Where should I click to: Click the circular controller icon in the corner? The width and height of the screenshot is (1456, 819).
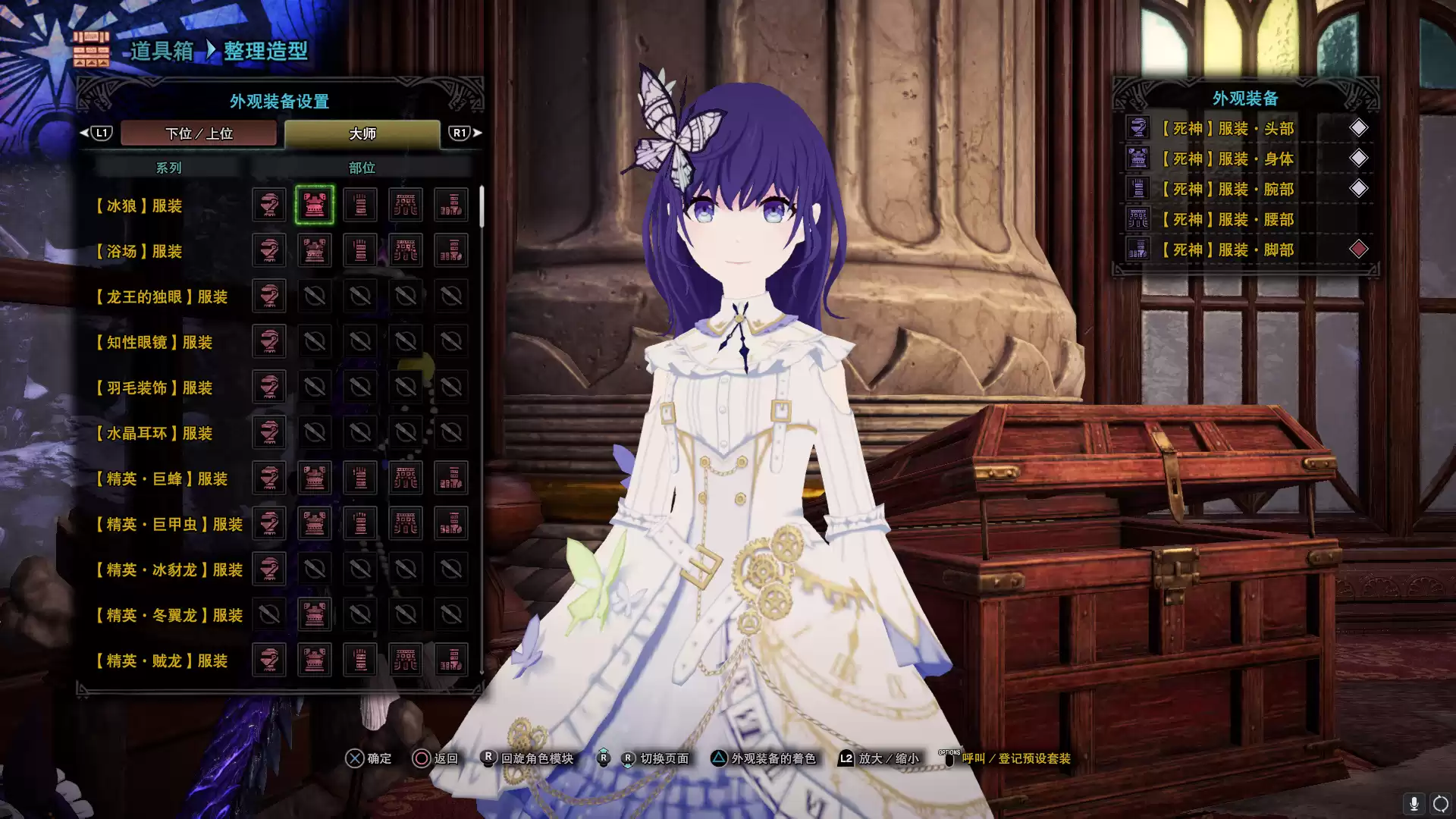[1439, 802]
